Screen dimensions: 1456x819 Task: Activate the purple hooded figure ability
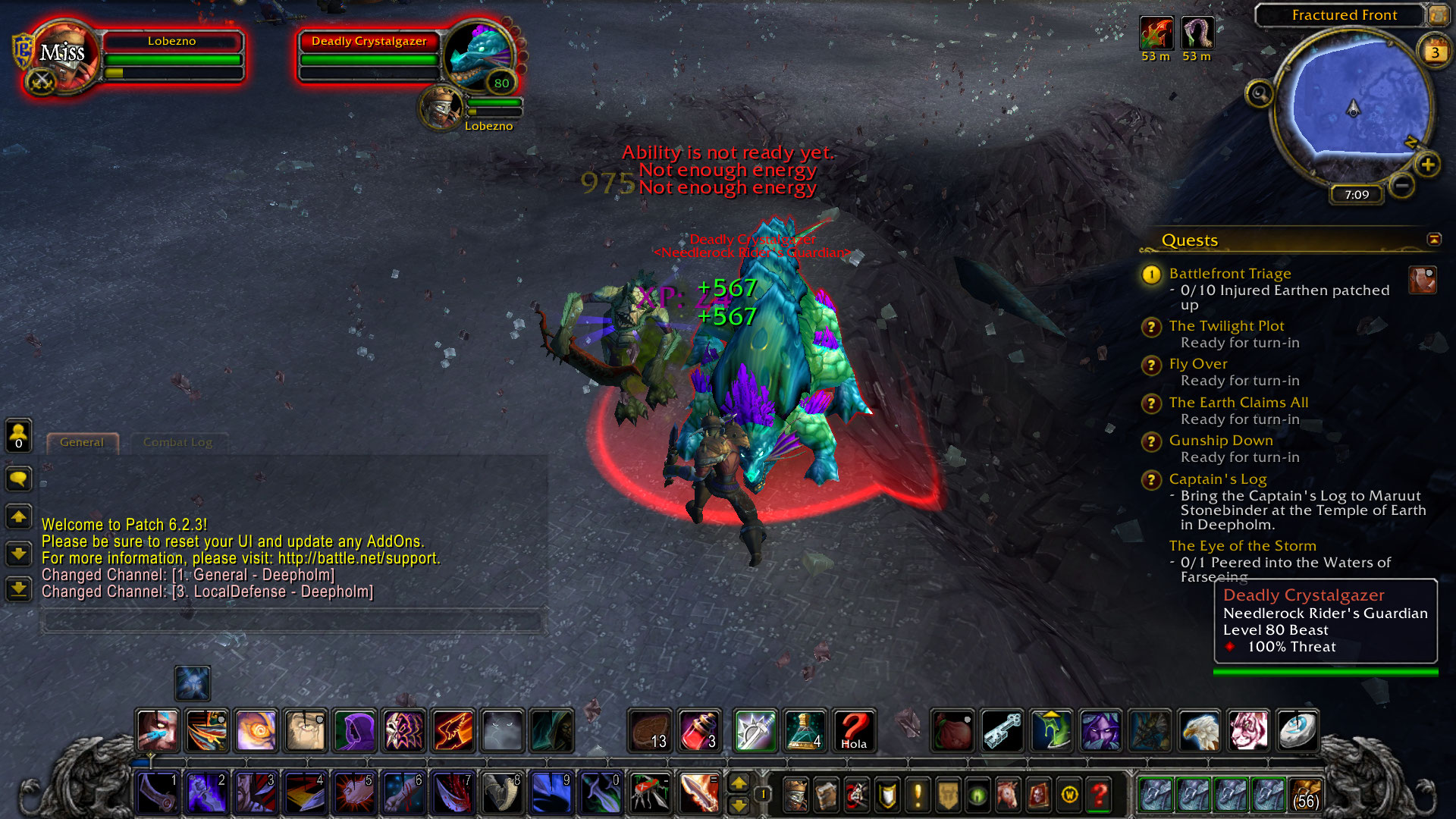click(354, 731)
